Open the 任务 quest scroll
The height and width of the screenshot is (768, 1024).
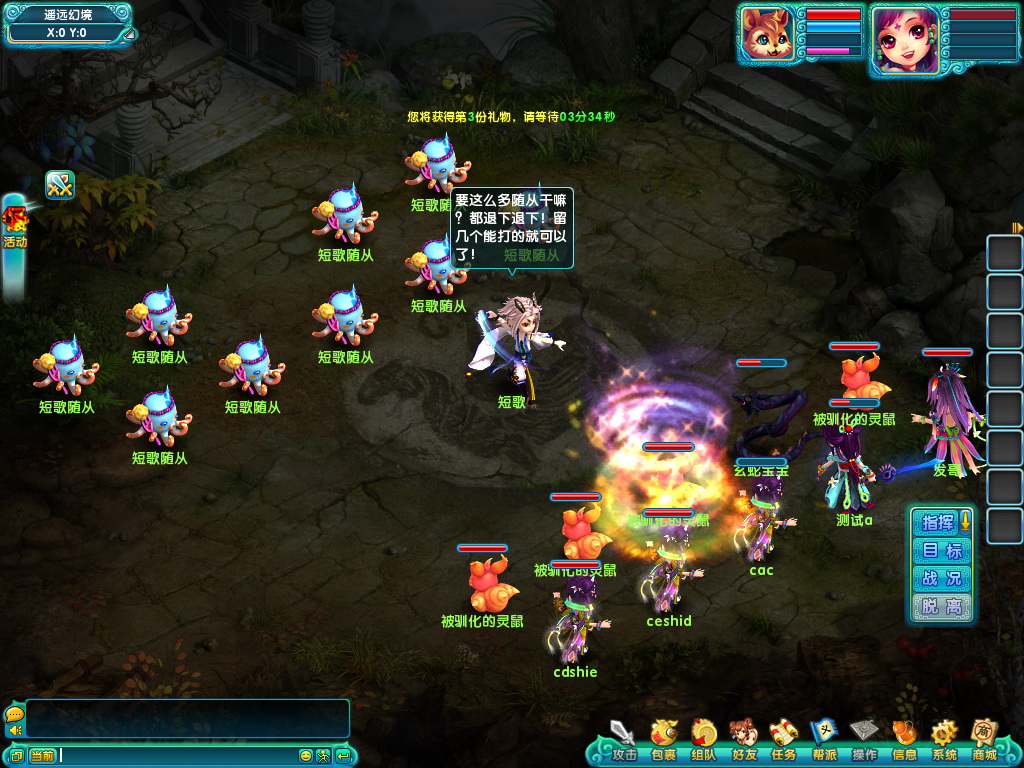coord(784,740)
